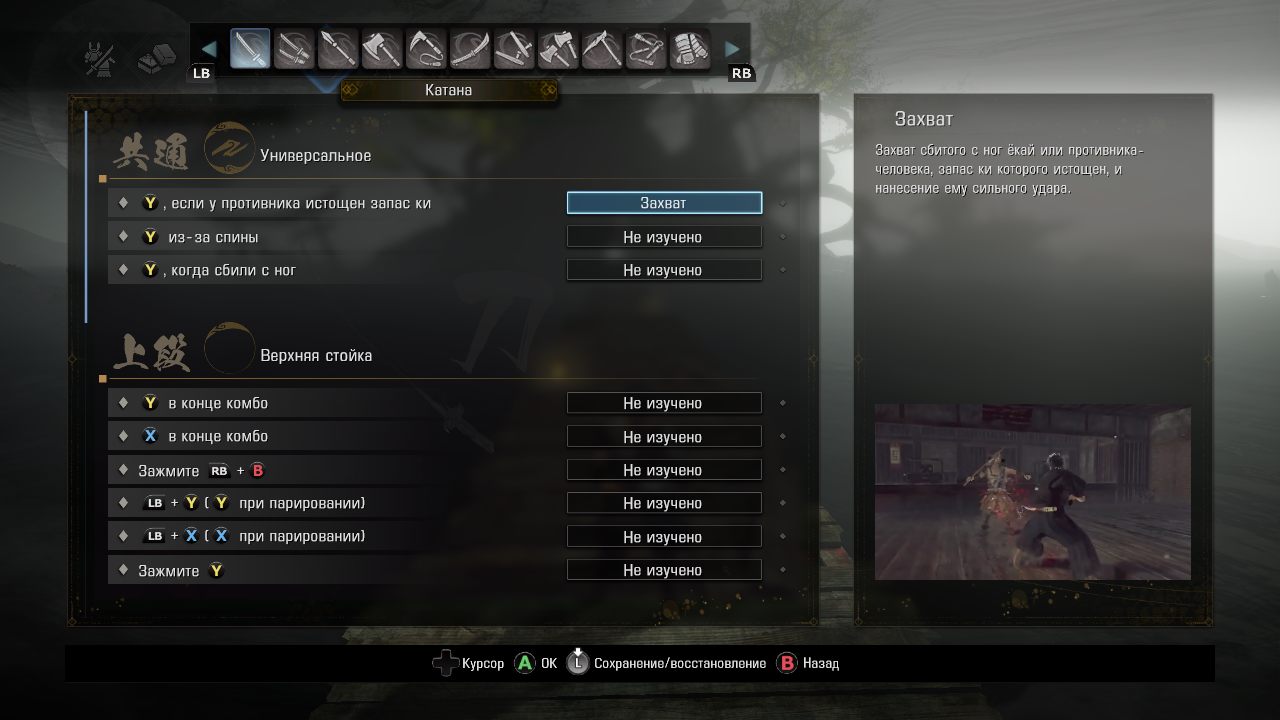
Task: Select the dual hatchets weapon tab
Action: pyautogui.click(x=558, y=48)
